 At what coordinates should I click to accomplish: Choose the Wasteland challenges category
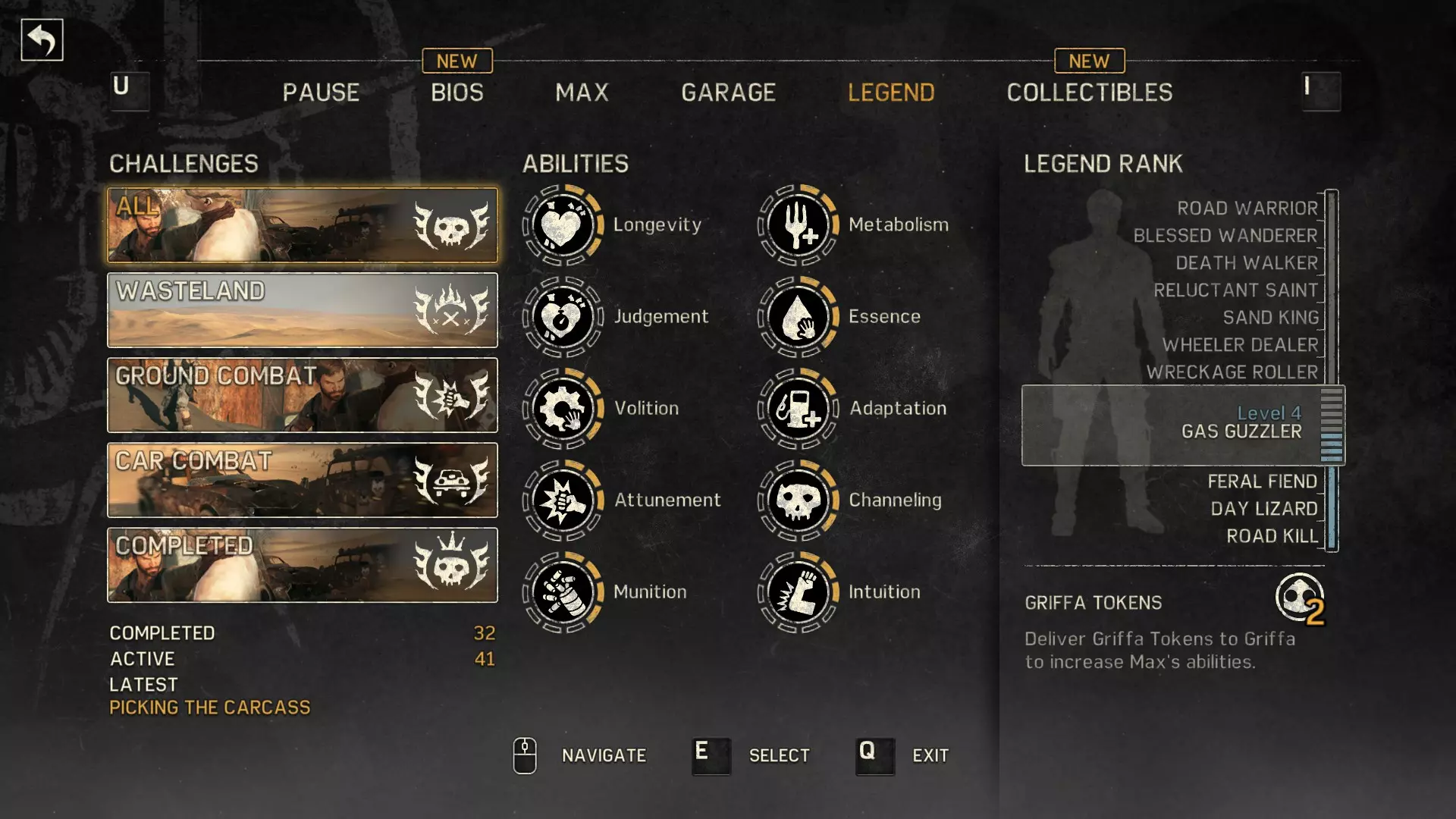(303, 310)
